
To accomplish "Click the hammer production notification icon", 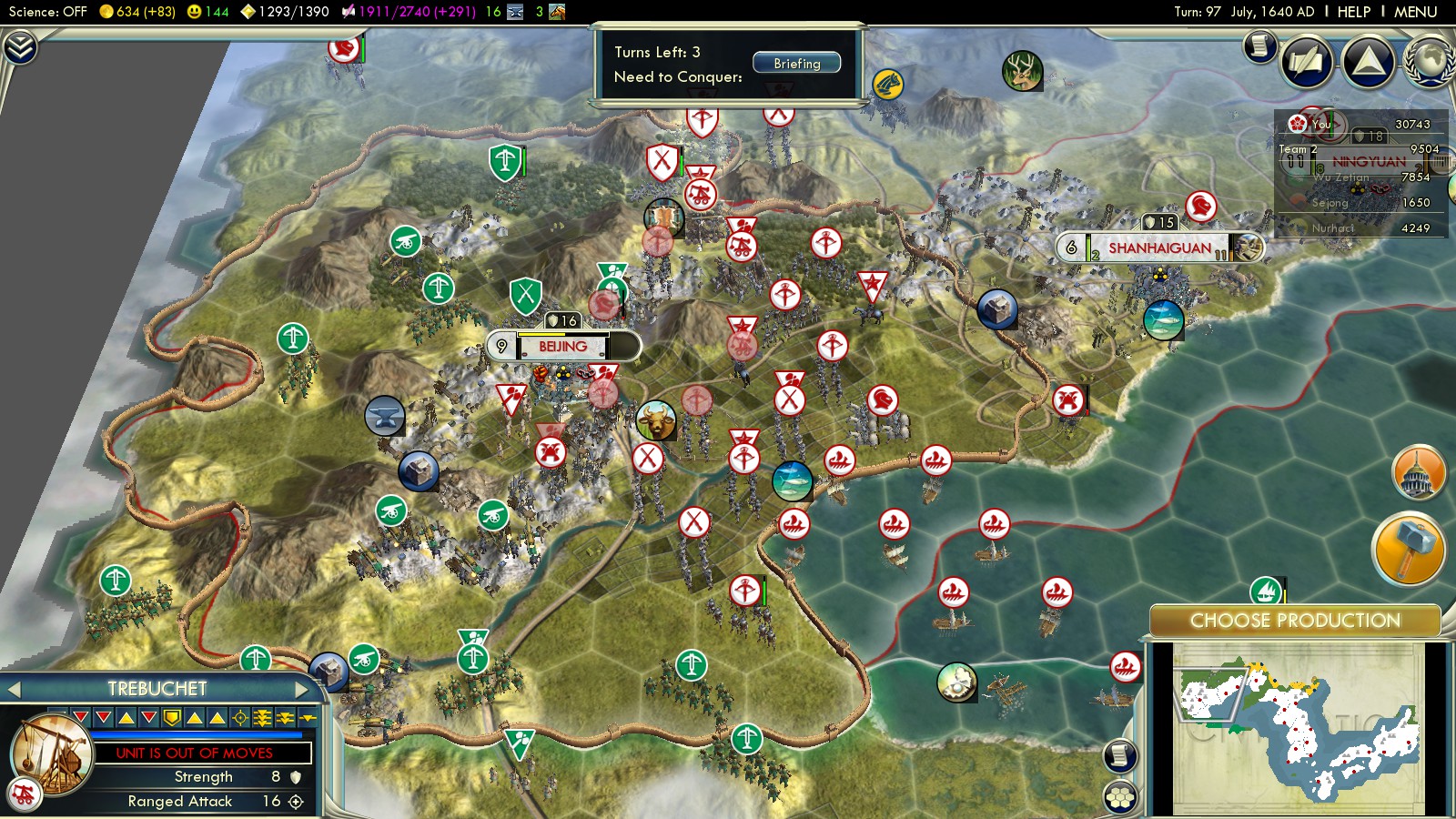I will pos(1408,548).
